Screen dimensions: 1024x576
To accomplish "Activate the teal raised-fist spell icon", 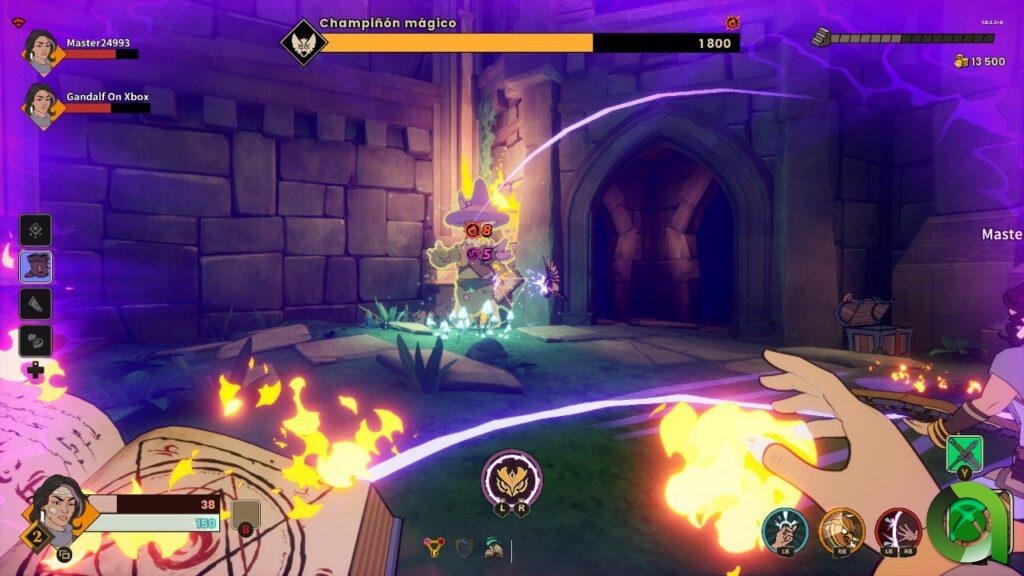I will click(x=784, y=529).
